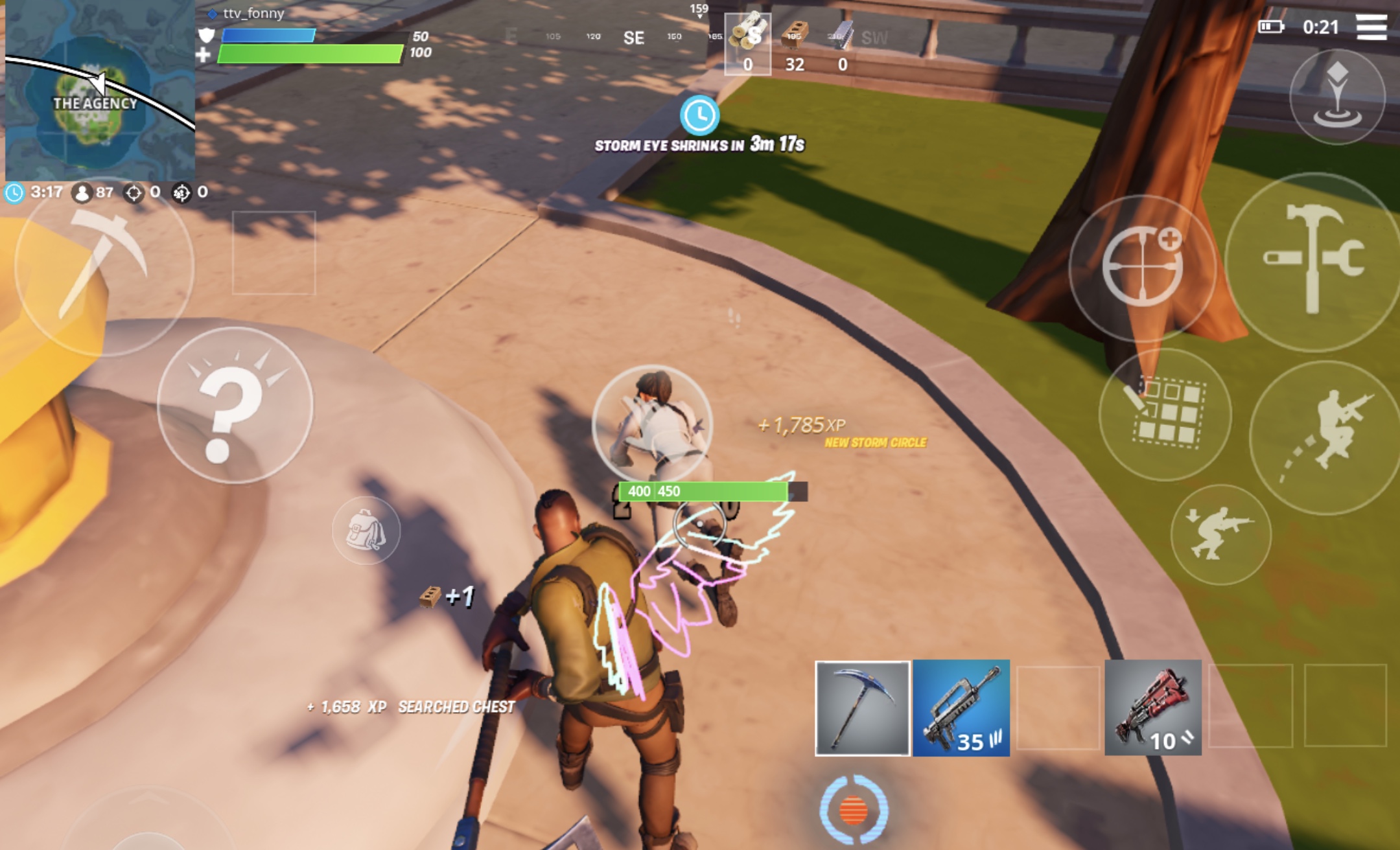Open the hamburger menu
Image resolution: width=1400 pixels, height=850 pixels.
(x=1371, y=27)
